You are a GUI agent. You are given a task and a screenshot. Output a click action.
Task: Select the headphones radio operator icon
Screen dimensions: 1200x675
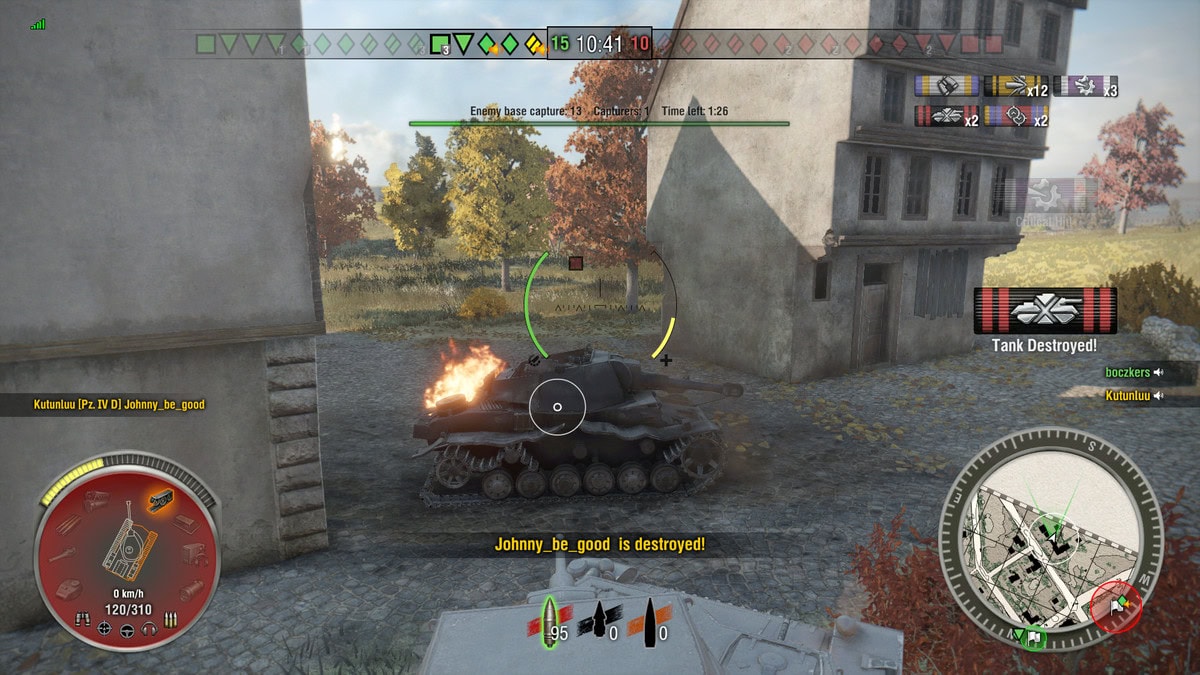tap(149, 630)
